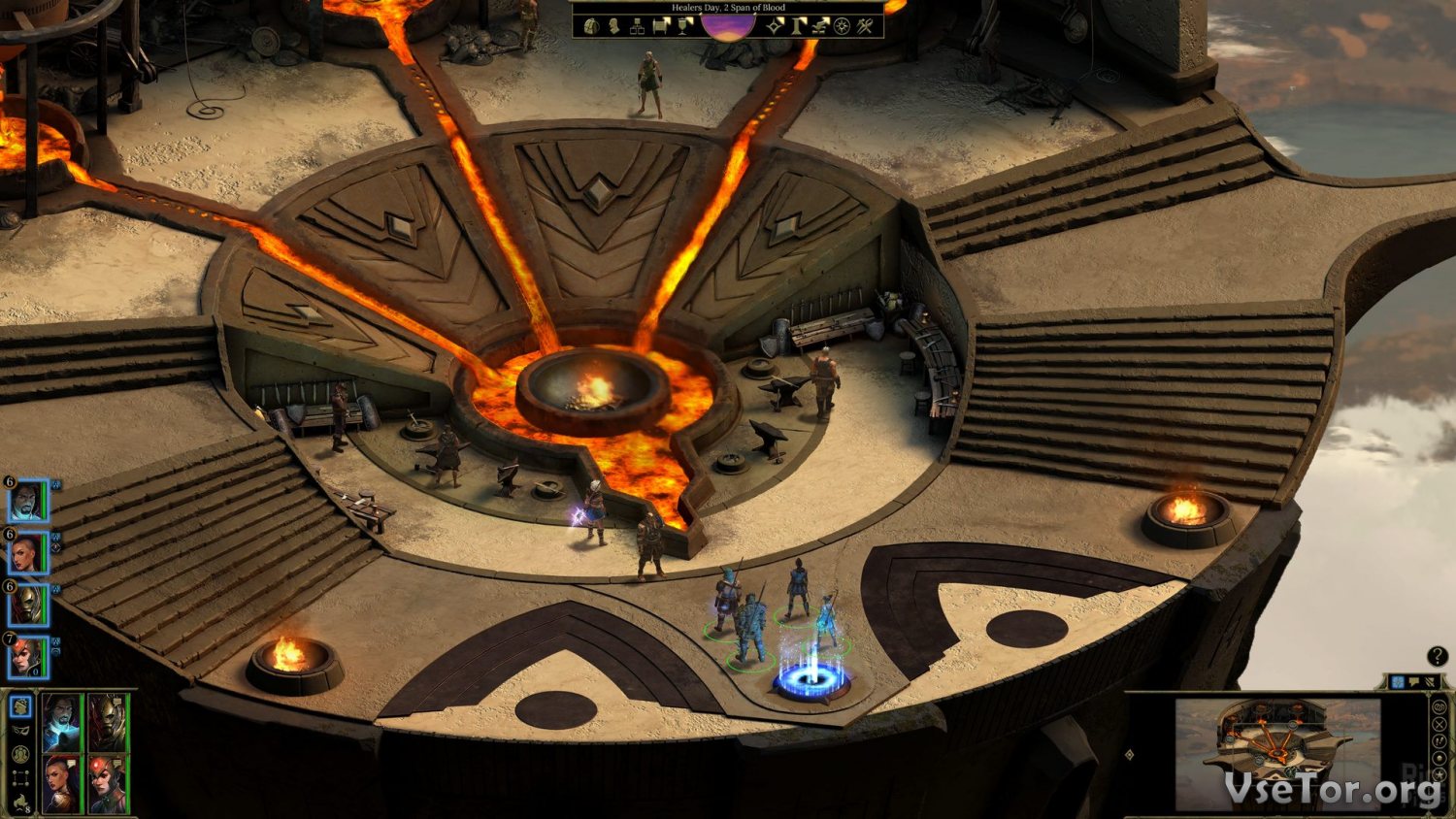Open the hierarchy tree icon in top bar
The width and height of the screenshot is (1456, 819).
(x=638, y=26)
